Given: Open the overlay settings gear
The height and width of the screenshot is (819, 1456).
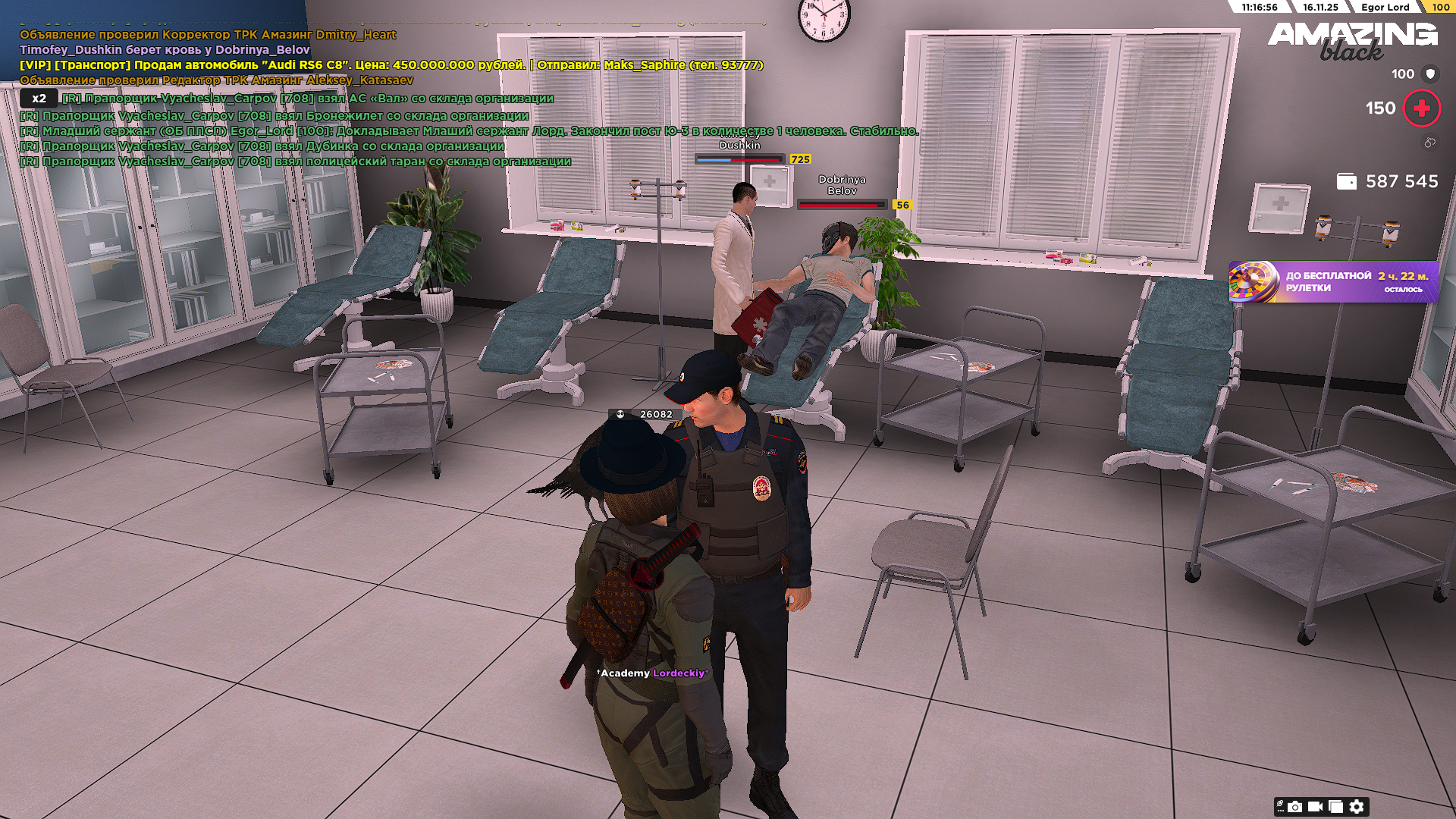Looking at the screenshot, I should (1357, 807).
